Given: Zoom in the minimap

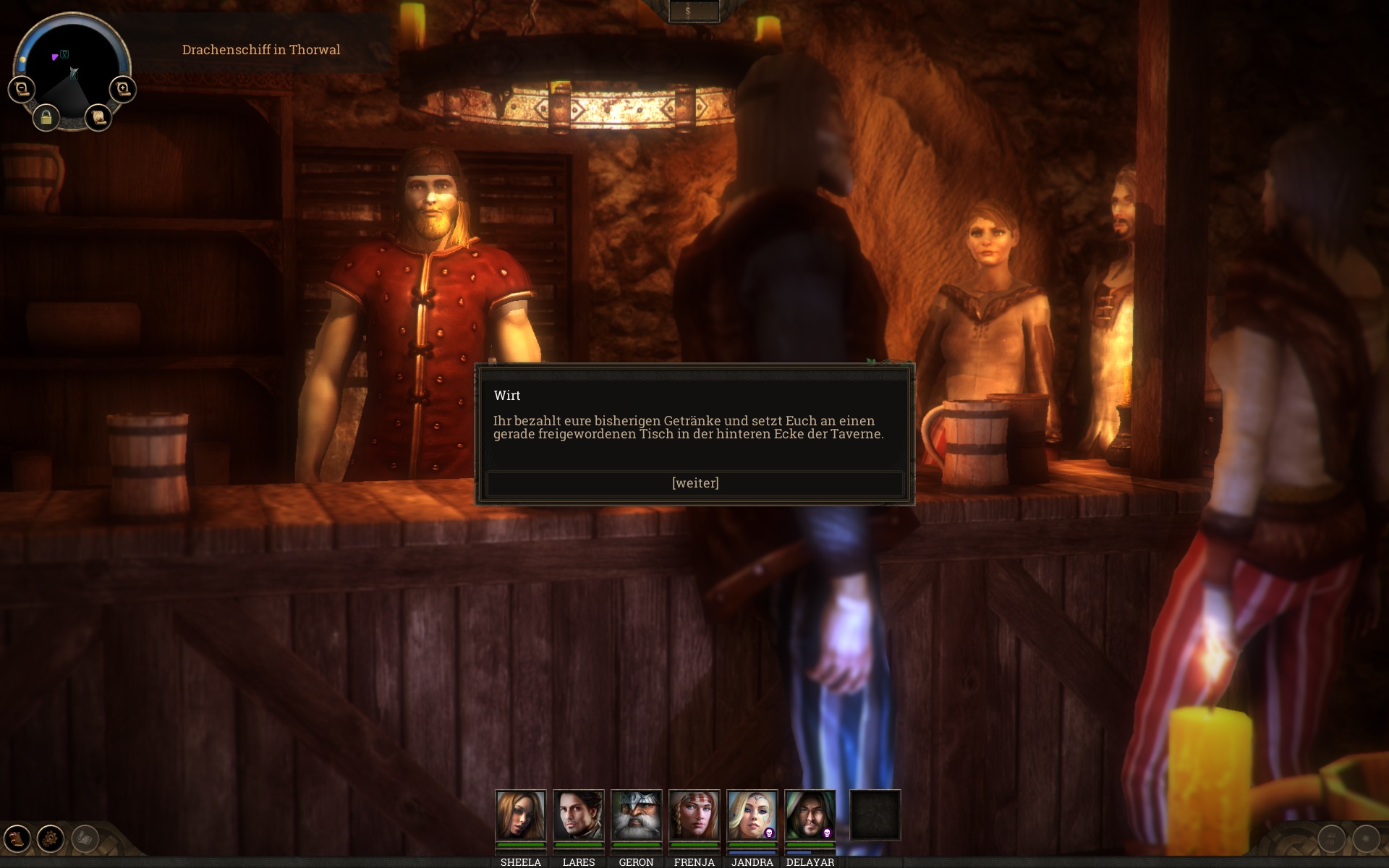Looking at the screenshot, I should (122, 89).
